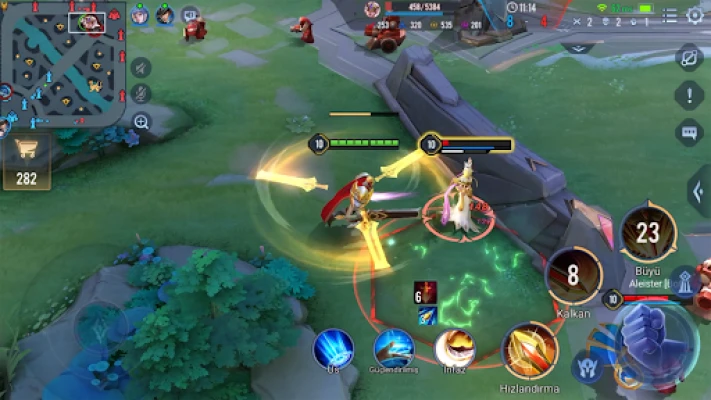Open the quick chat bubble button
The height and width of the screenshot is (400, 711).
tap(689, 131)
